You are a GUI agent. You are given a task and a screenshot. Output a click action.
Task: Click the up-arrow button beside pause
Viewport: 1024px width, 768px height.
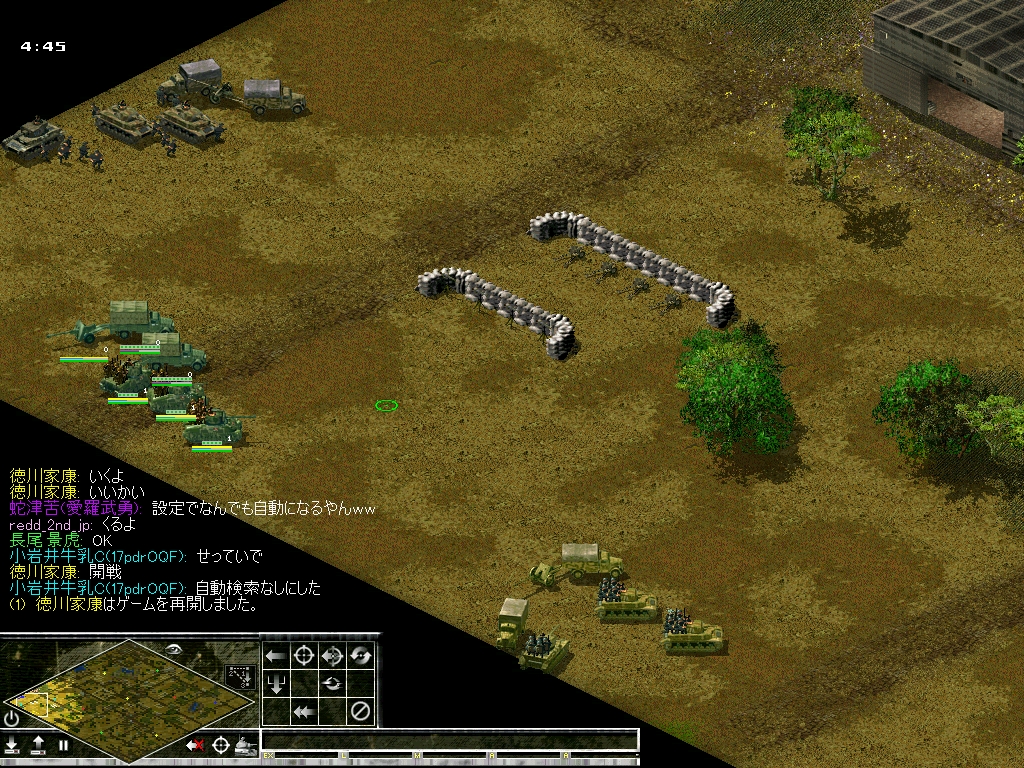pos(38,745)
